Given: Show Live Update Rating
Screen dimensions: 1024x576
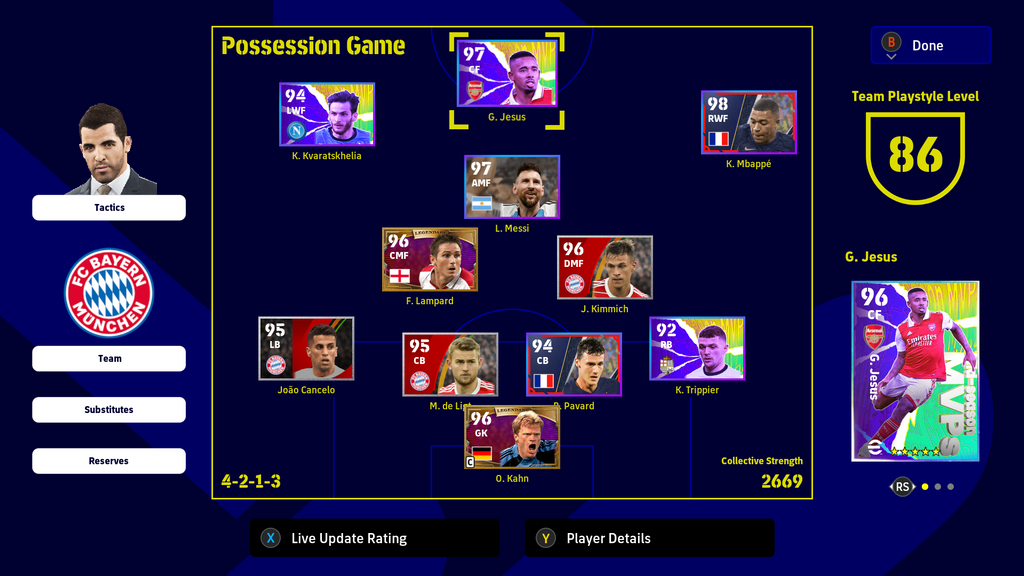Looking at the screenshot, I should coord(373,538).
